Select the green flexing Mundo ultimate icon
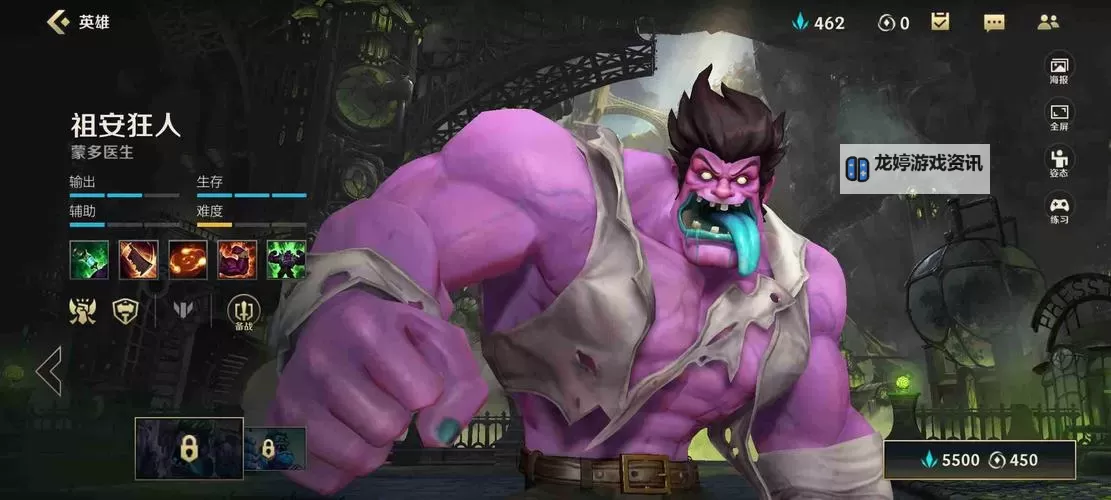Screen dimensions: 1111x500 [x=286, y=260]
